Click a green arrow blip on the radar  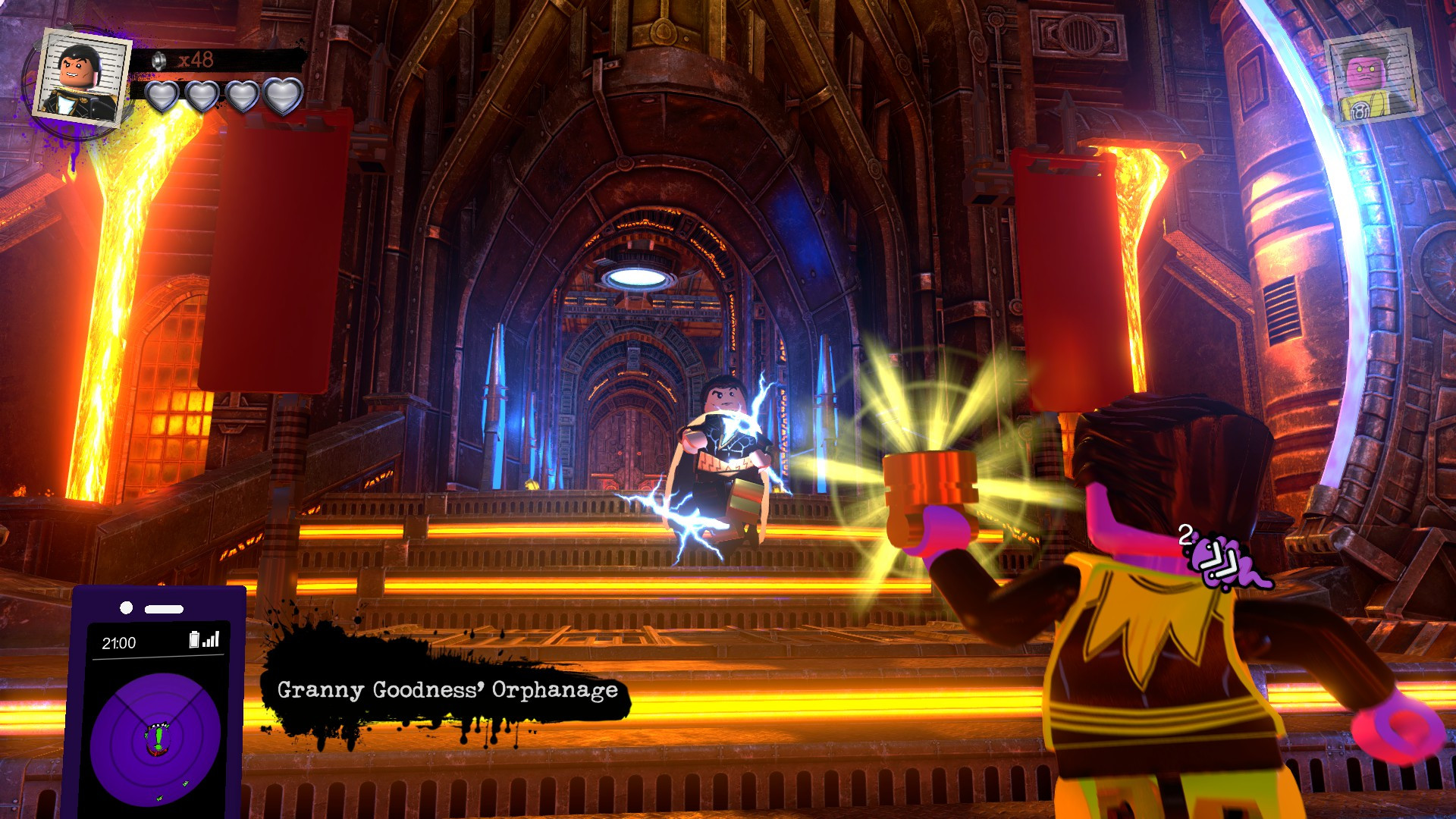185,784
